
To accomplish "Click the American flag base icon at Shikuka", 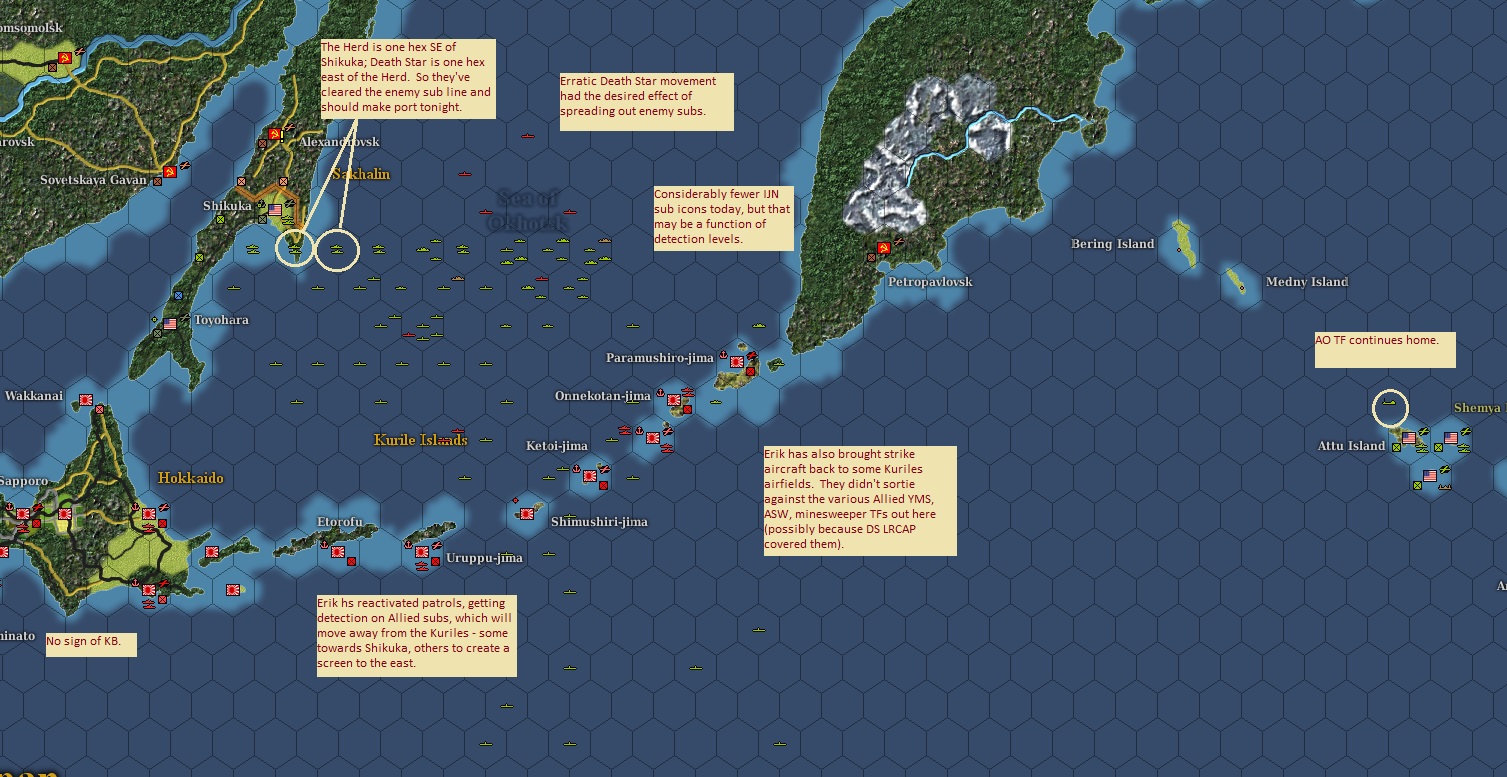I will tap(274, 209).
